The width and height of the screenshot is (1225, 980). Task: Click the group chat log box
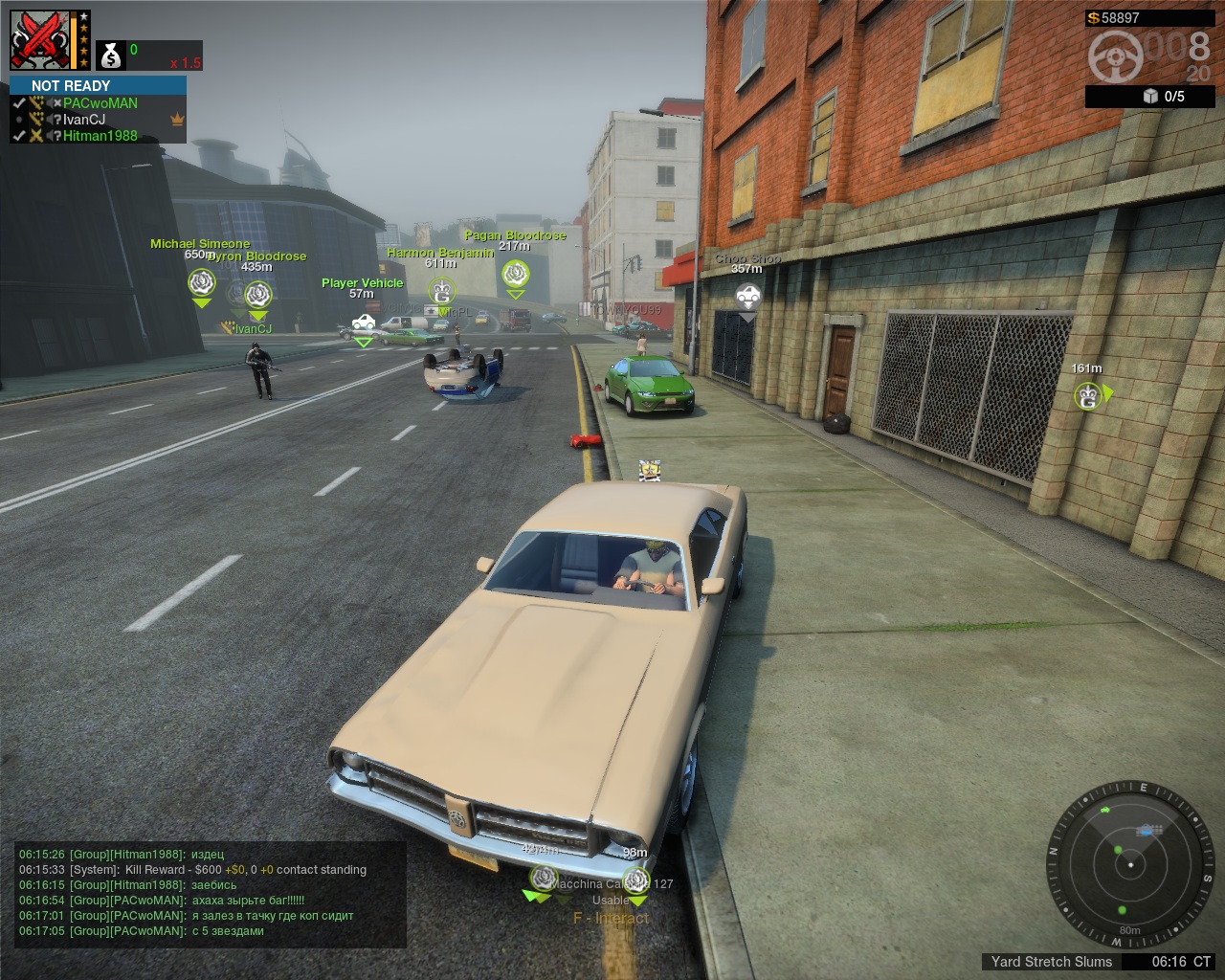pyautogui.click(x=212, y=893)
